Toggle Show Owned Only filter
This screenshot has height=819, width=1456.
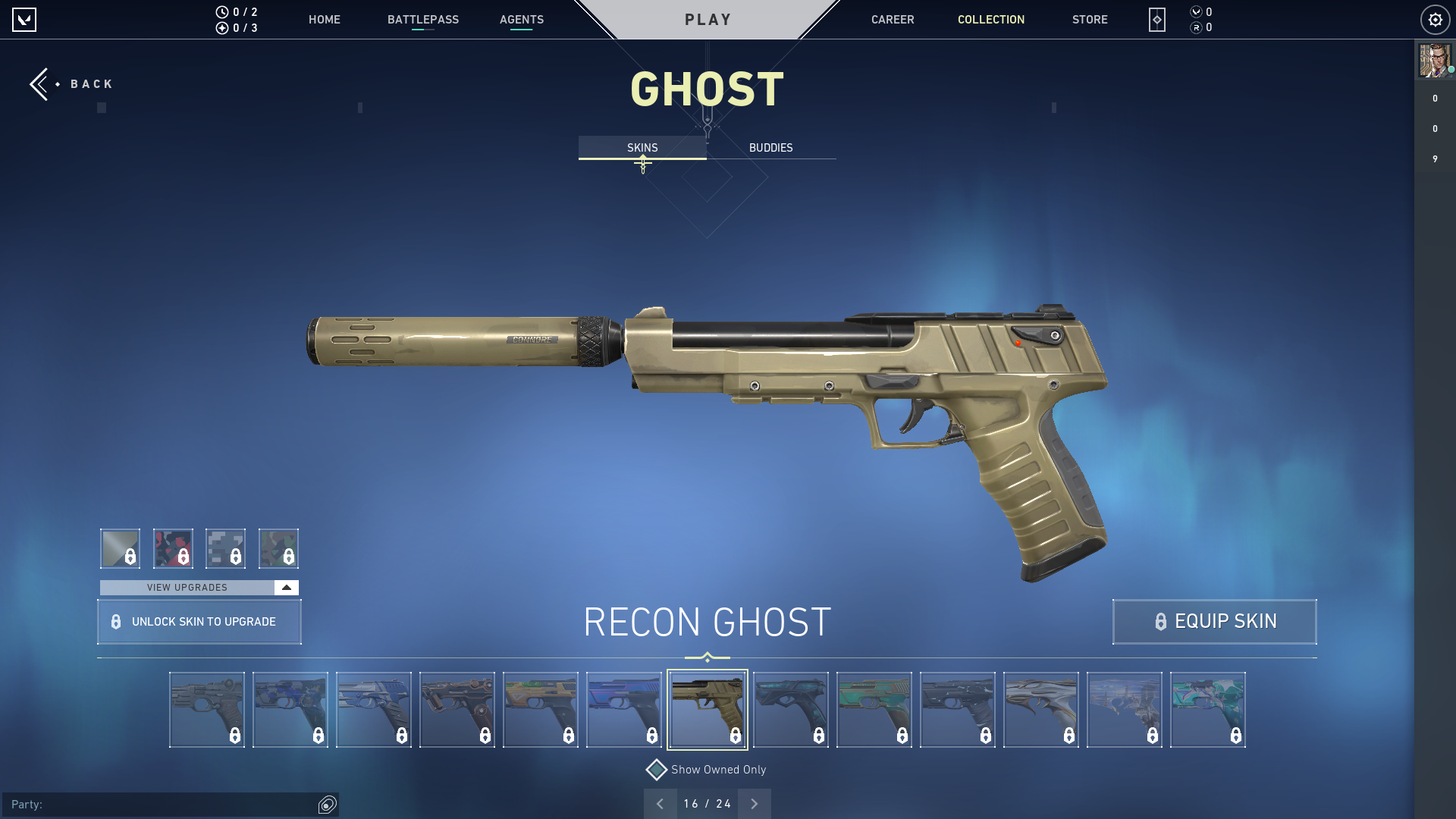(x=655, y=769)
